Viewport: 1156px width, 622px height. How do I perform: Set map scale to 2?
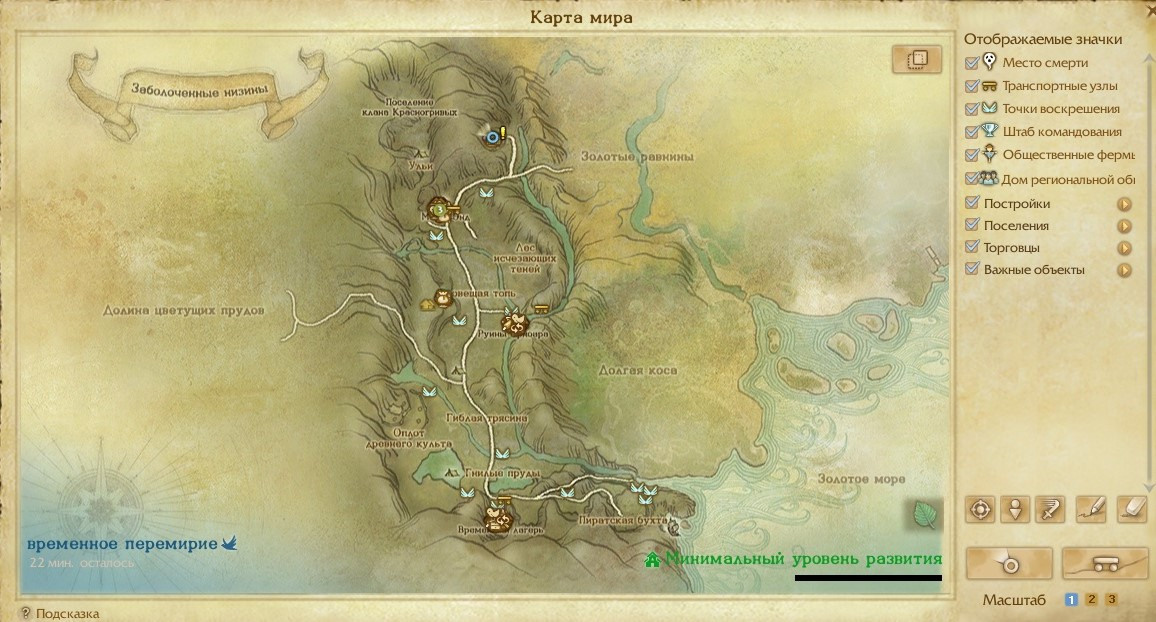pyautogui.click(x=1092, y=600)
